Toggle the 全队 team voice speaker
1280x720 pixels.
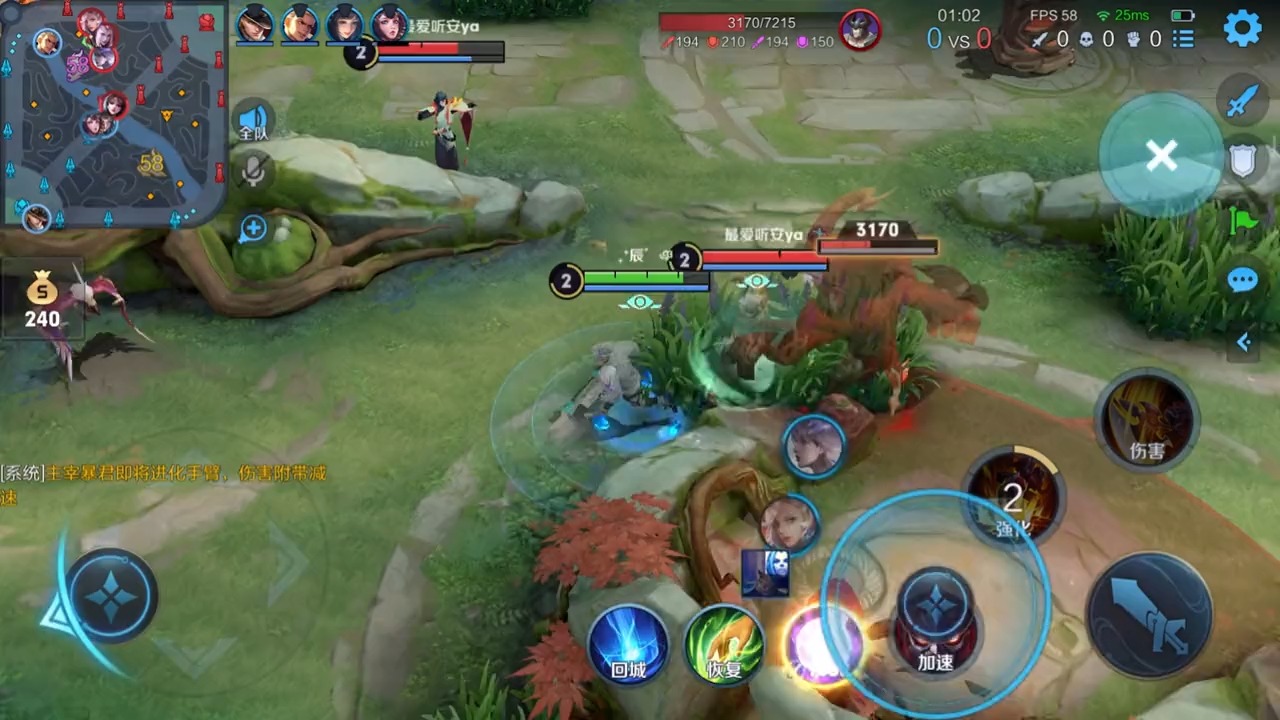point(254,122)
